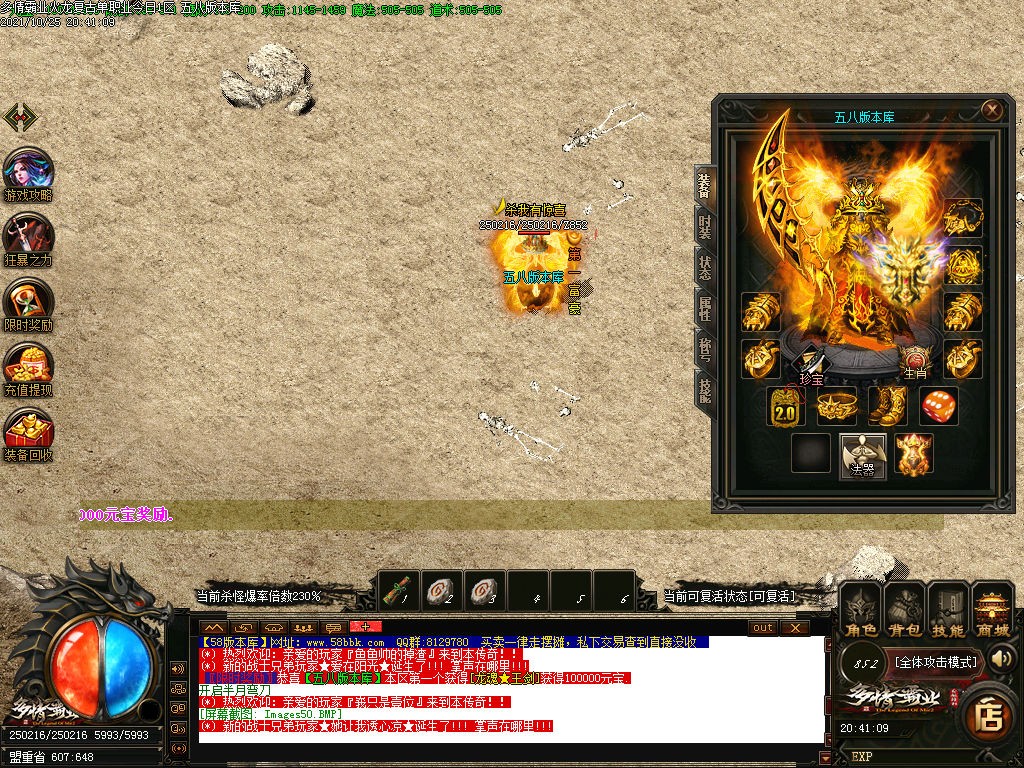Open 游戏攻略 game guide
Image resolution: width=1024 pixels, height=768 pixels.
click(29, 174)
